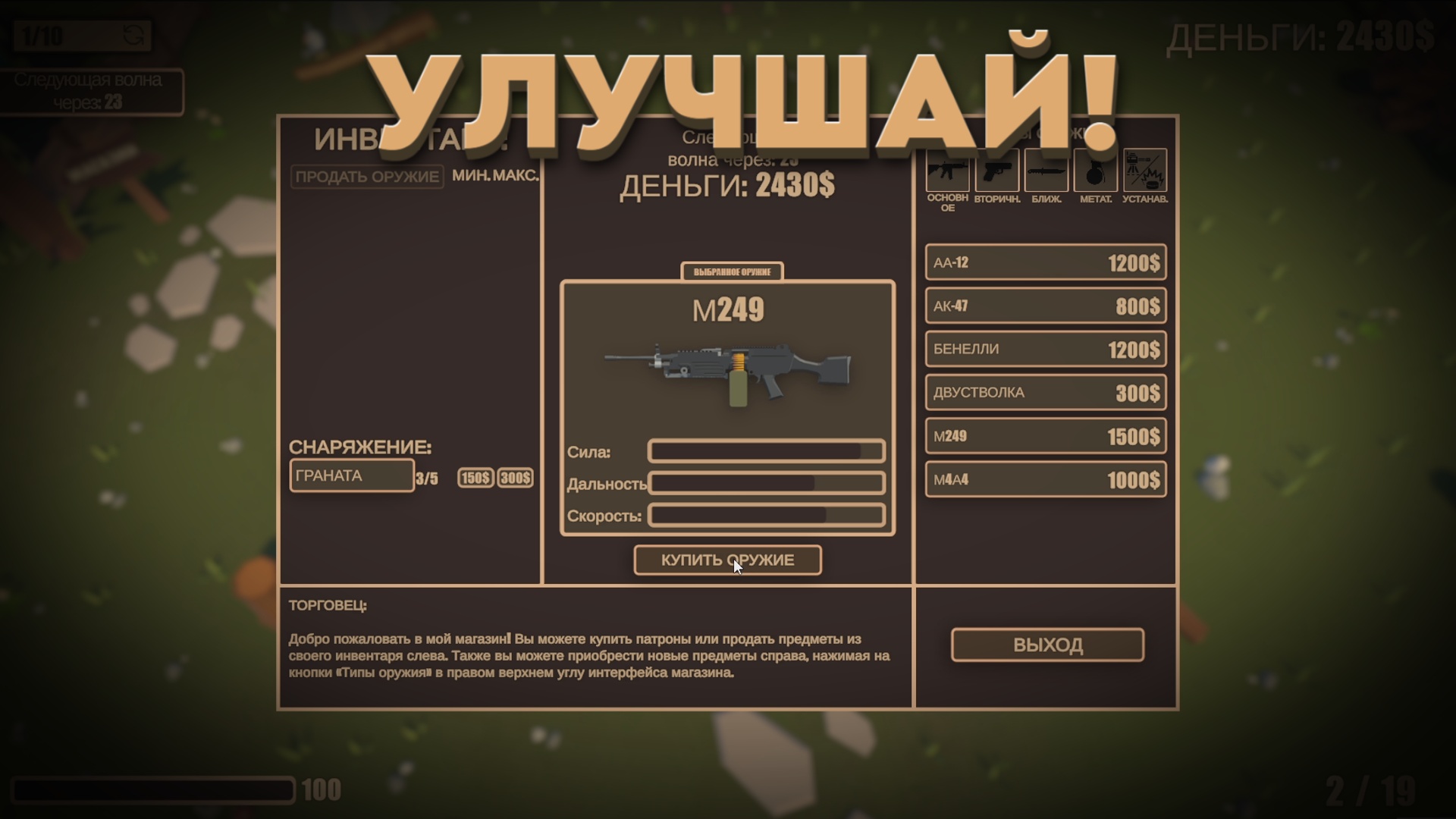Click the ВЫБРАННОЕ ОРУЖИЕ label tab
The image size is (1456, 819).
tap(731, 271)
